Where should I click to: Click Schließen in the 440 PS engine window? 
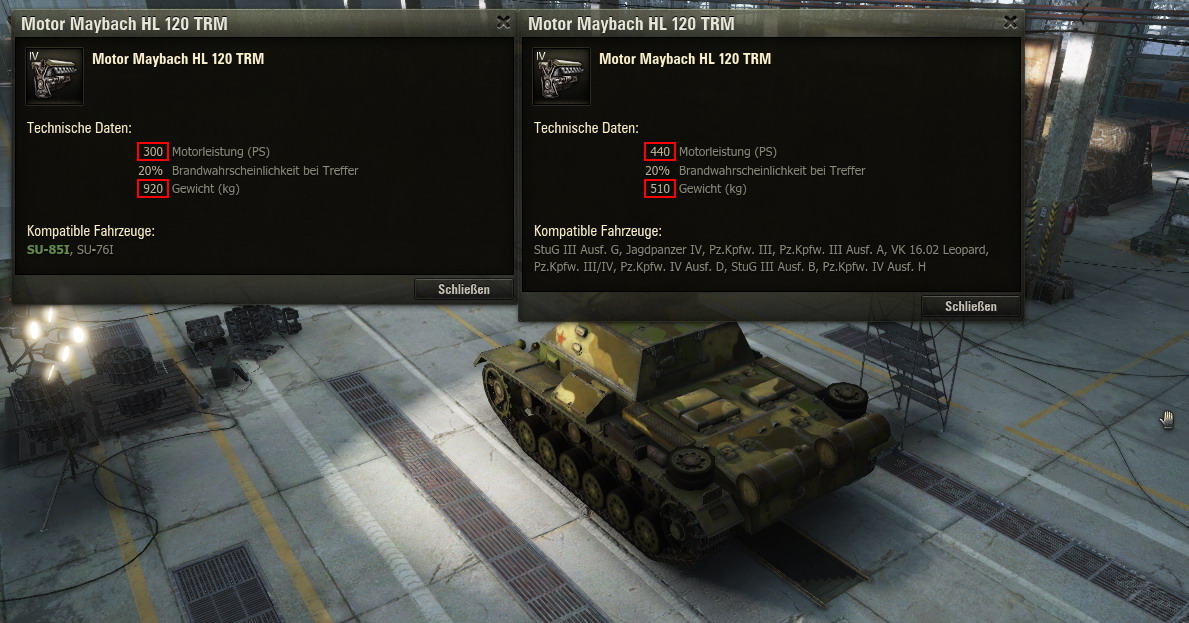(971, 306)
